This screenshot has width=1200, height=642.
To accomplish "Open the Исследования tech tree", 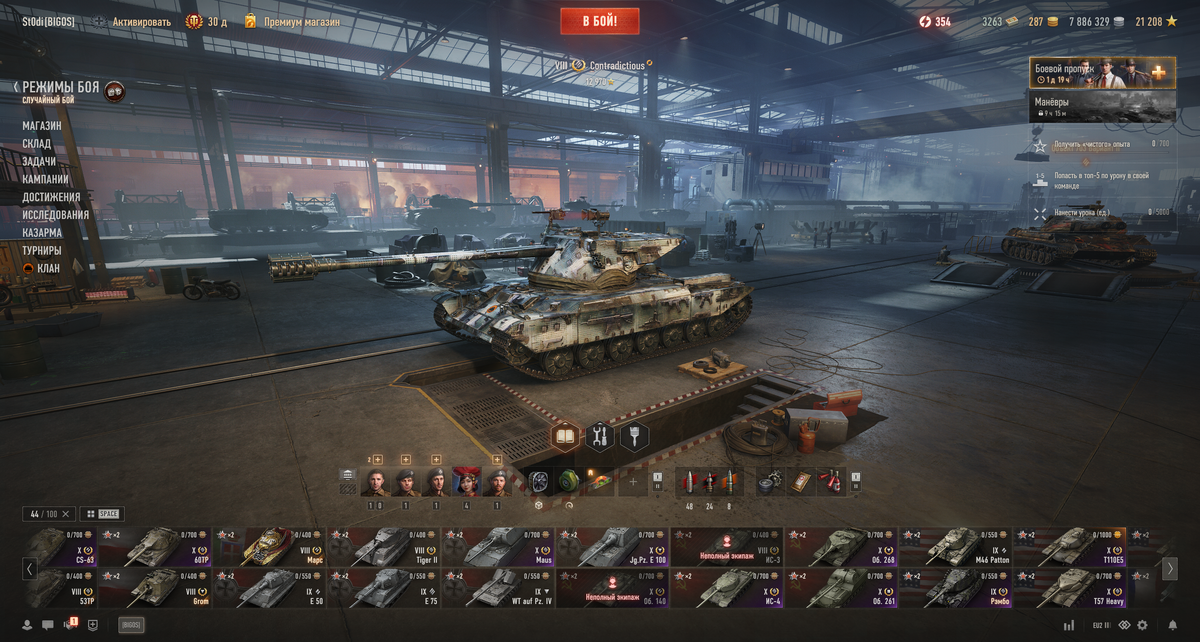I will point(55,214).
